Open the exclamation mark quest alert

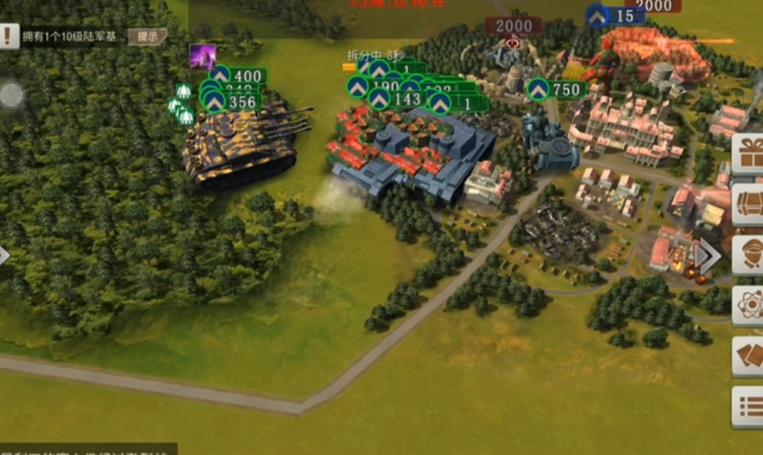(9, 37)
